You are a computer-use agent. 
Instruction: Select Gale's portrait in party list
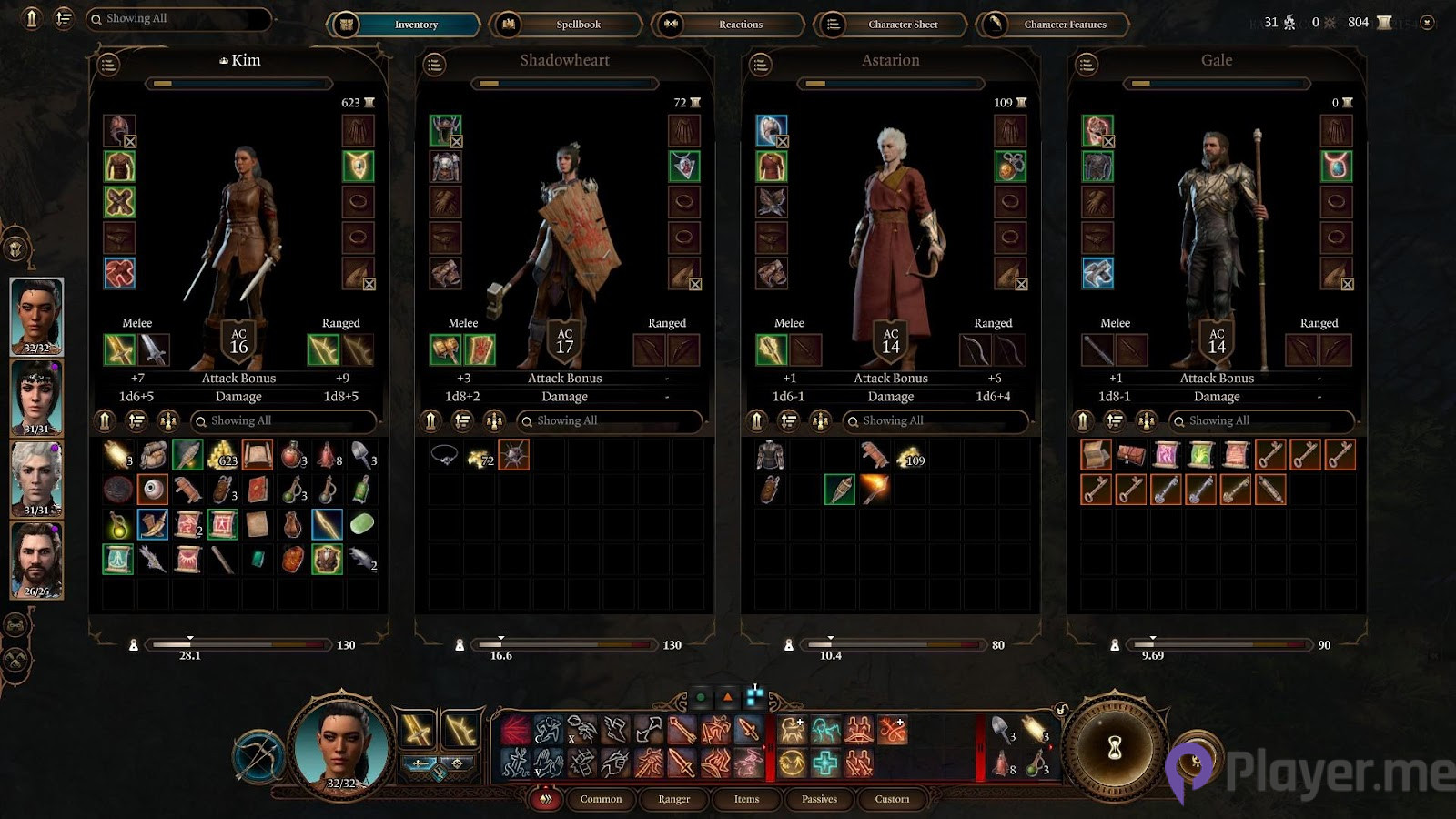tap(36, 560)
